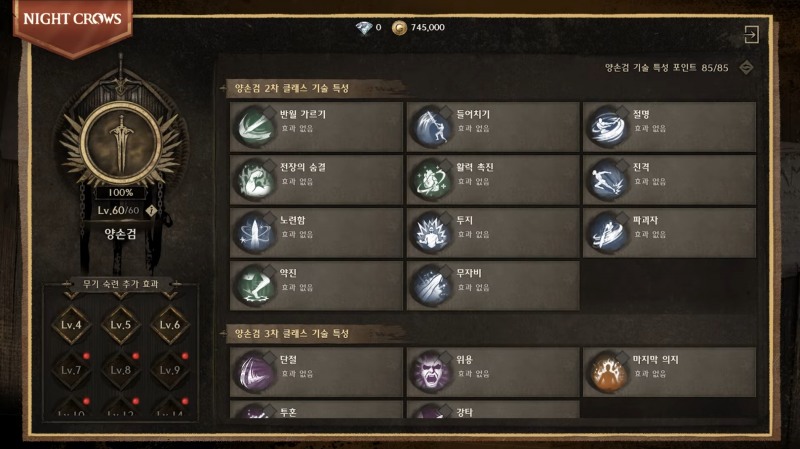
Task: Click the 투지 skill trait
Action: tap(492, 232)
